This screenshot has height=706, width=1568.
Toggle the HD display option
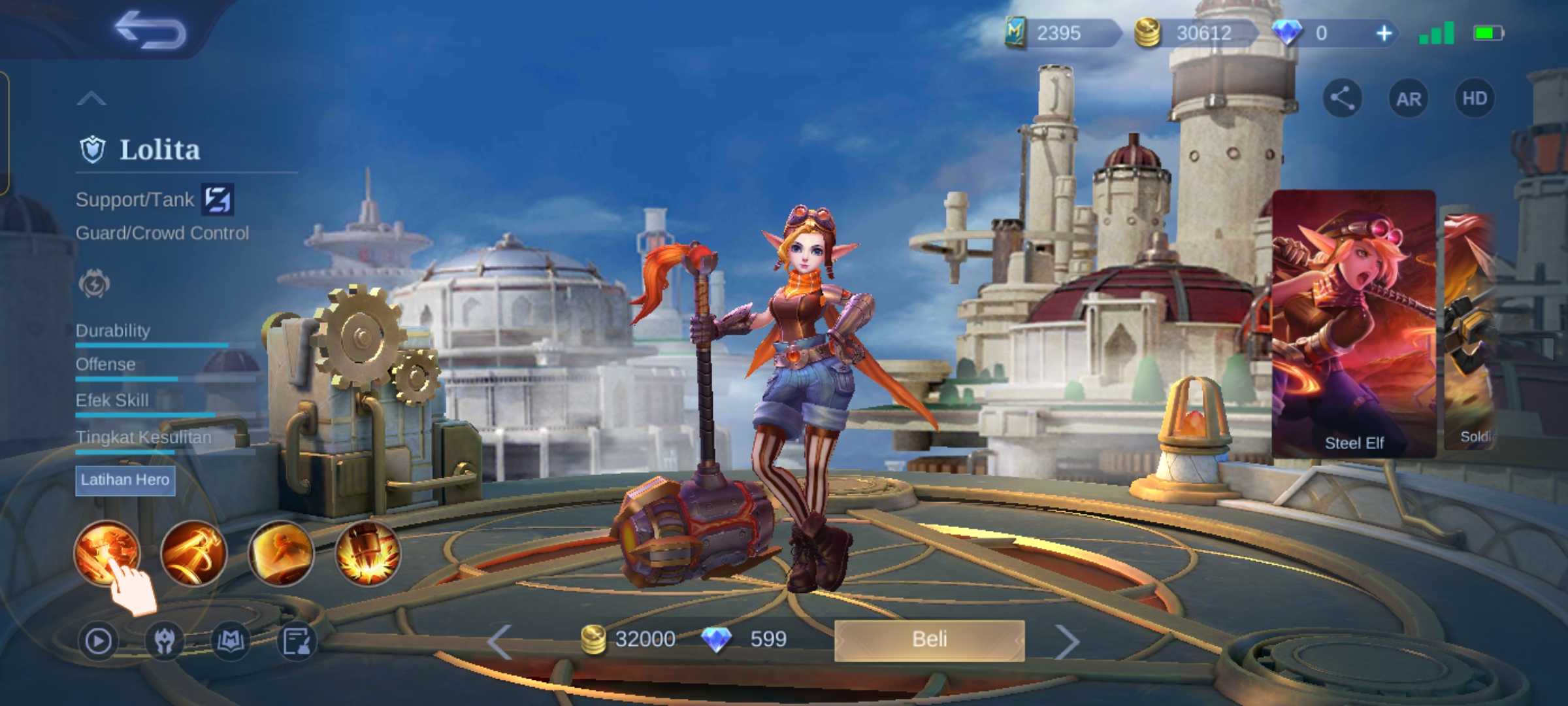tap(1475, 99)
